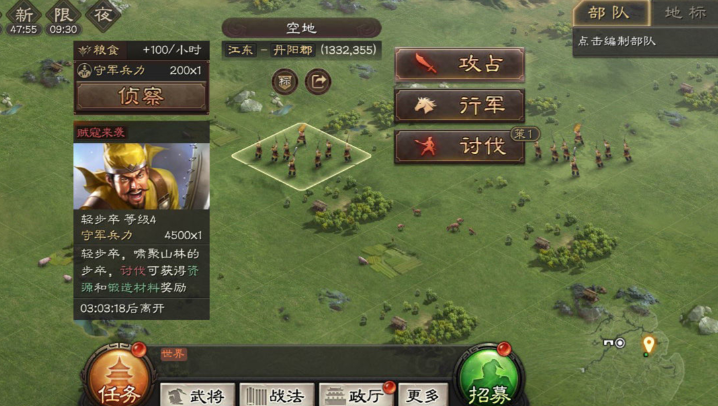The height and width of the screenshot is (406, 718).
Task: Open the 世界 (World) chat bar
Action: (300, 354)
